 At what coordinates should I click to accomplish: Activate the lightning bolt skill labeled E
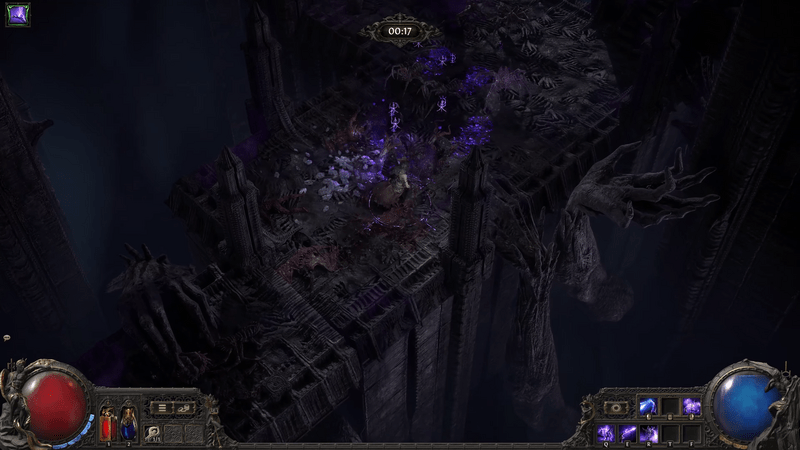628,433
